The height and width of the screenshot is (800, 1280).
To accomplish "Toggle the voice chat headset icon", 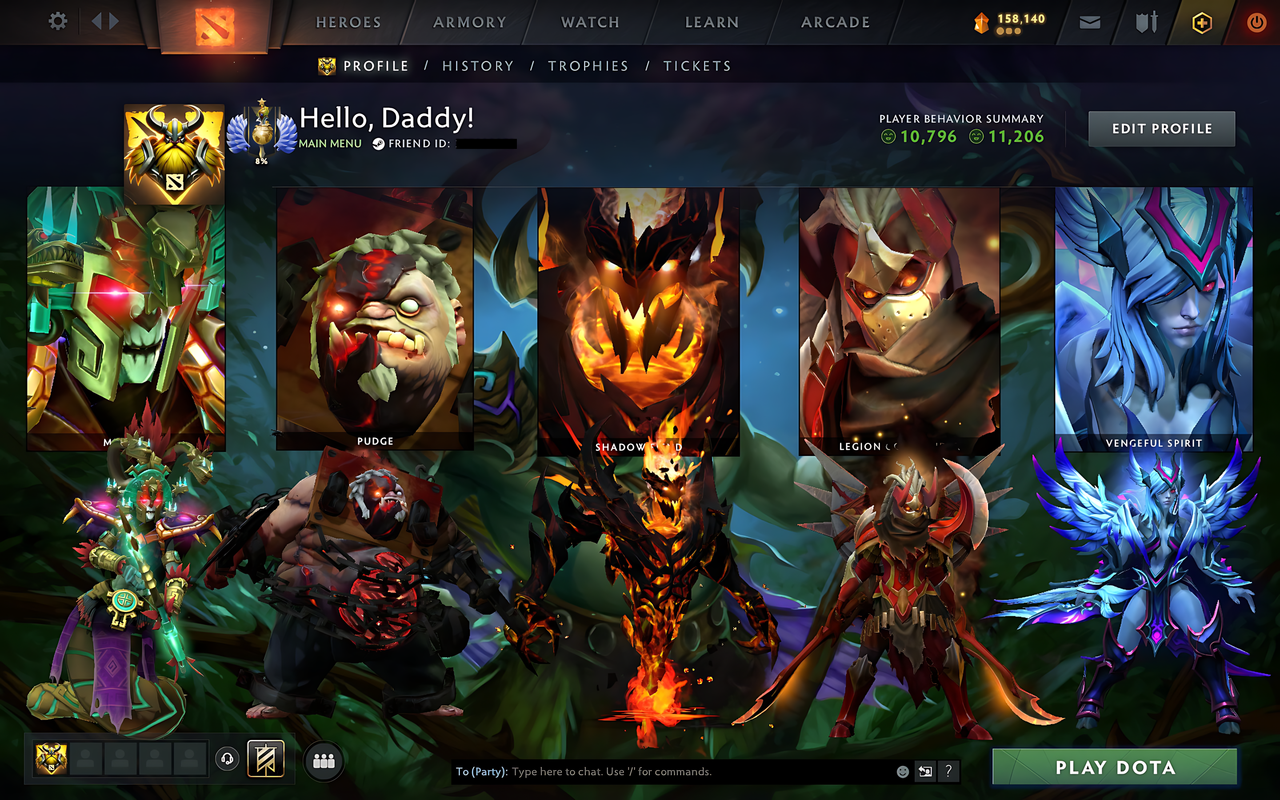I will (227, 759).
